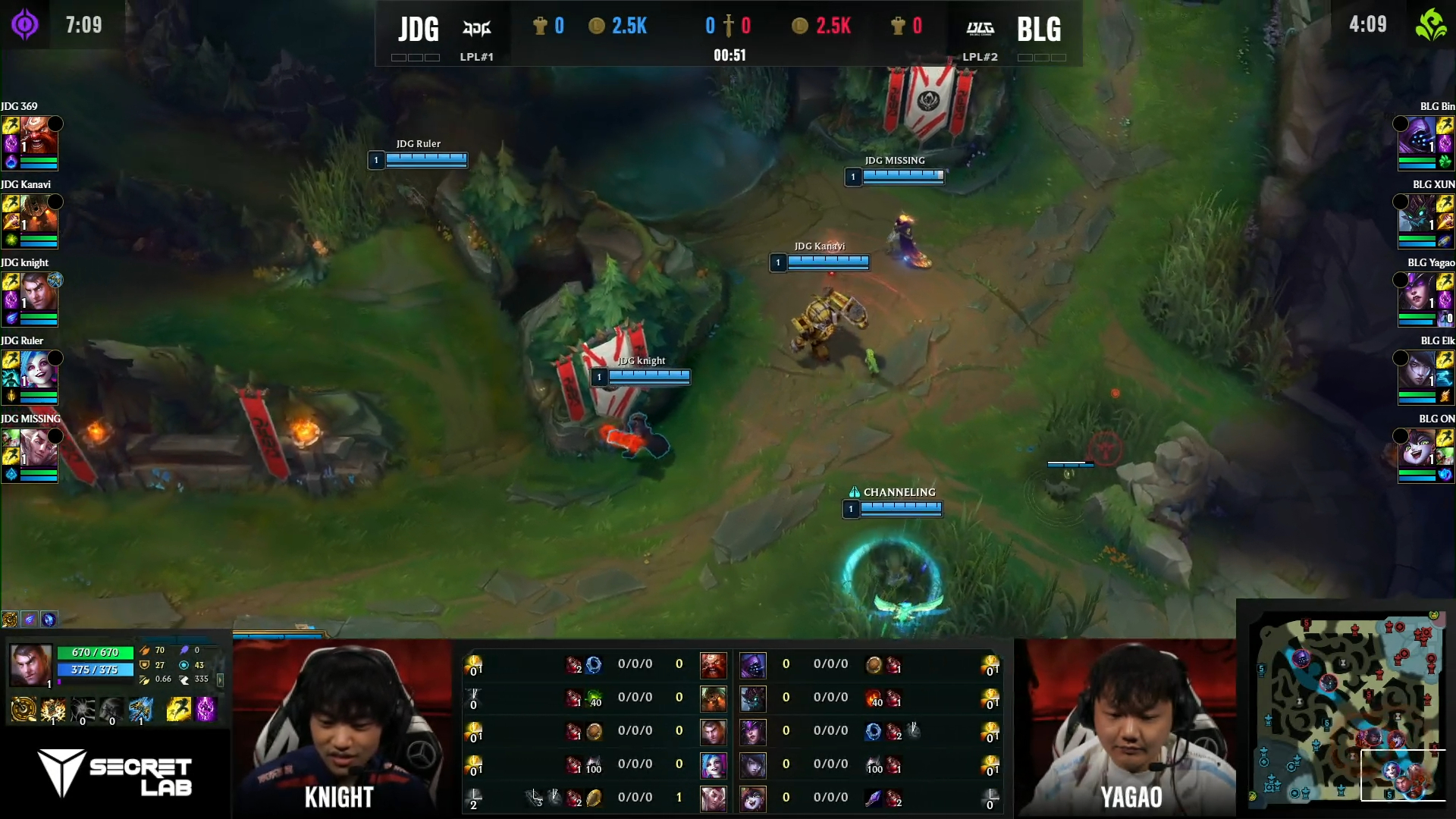The width and height of the screenshot is (1456, 819).
Task: Select Jayce's To the Skies ability icon
Action: 53,711
